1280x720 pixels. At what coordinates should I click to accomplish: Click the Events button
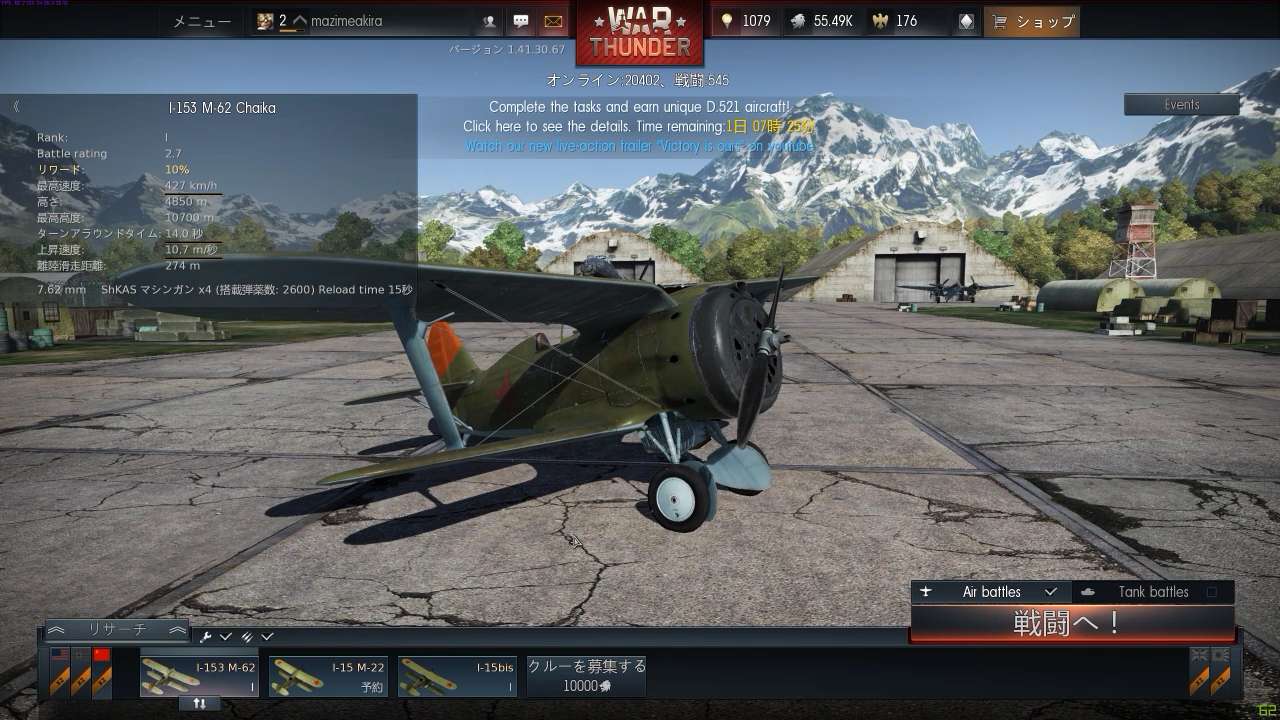click(x=1181, y=105)
